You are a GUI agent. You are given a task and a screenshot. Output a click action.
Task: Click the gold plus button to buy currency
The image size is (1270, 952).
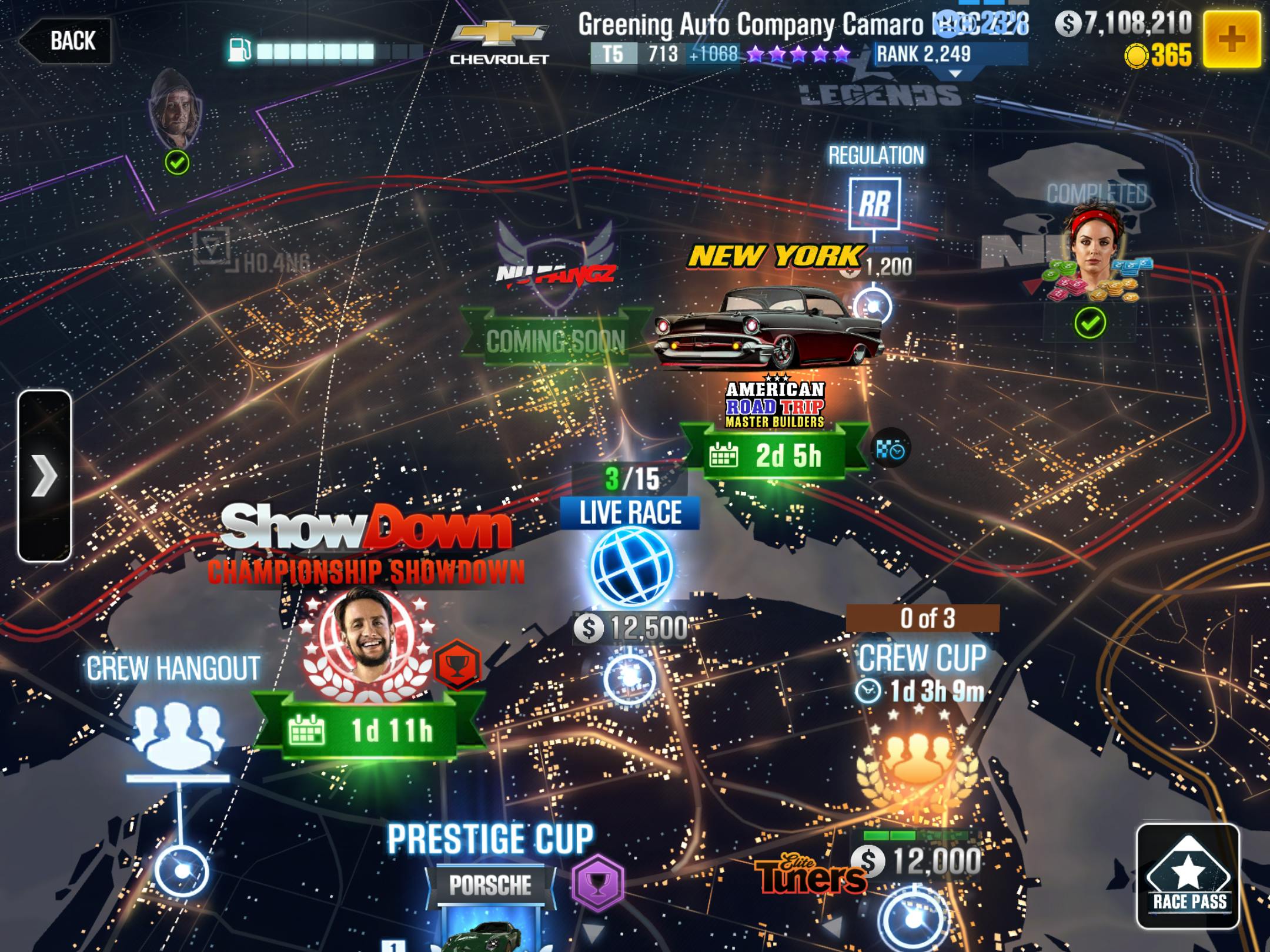click(x=1231, y=40)
